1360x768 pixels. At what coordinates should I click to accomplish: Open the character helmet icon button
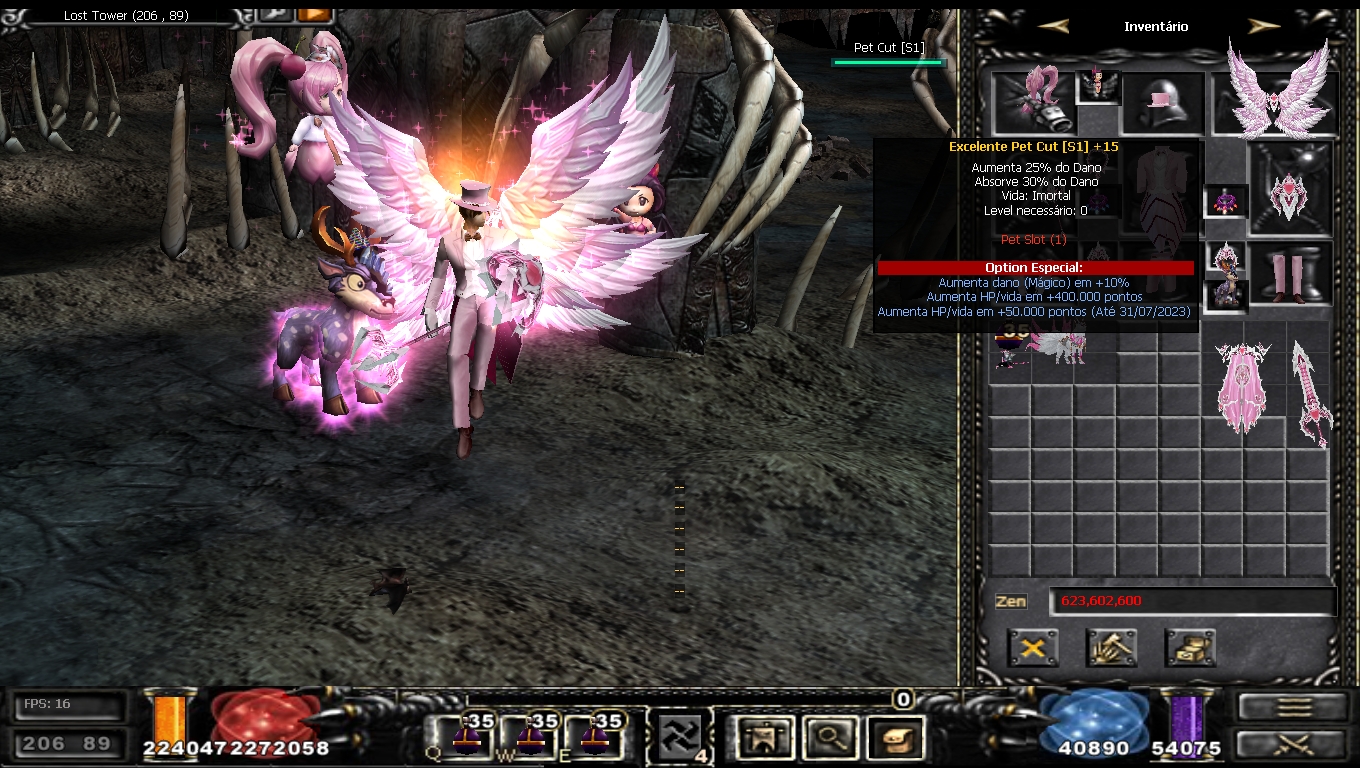(762, 738)
